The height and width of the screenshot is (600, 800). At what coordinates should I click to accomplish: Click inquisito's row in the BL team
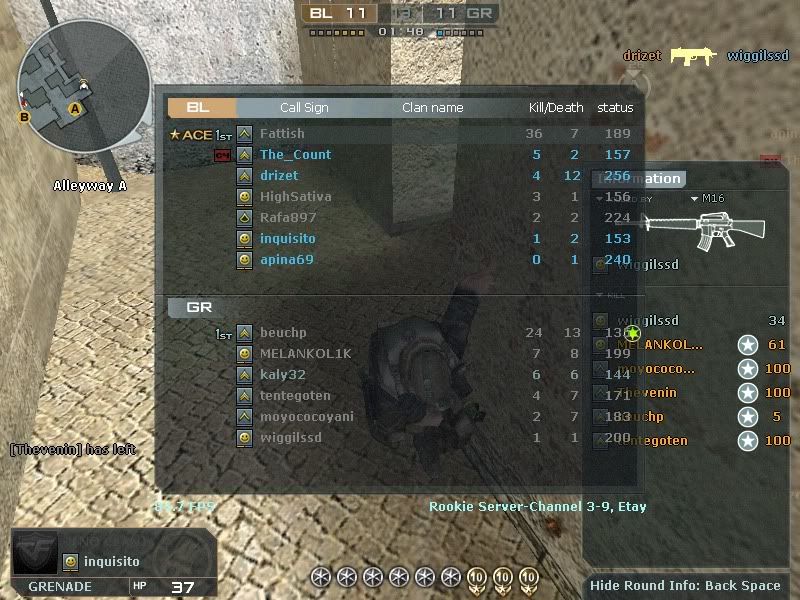(x=287, y=239)
